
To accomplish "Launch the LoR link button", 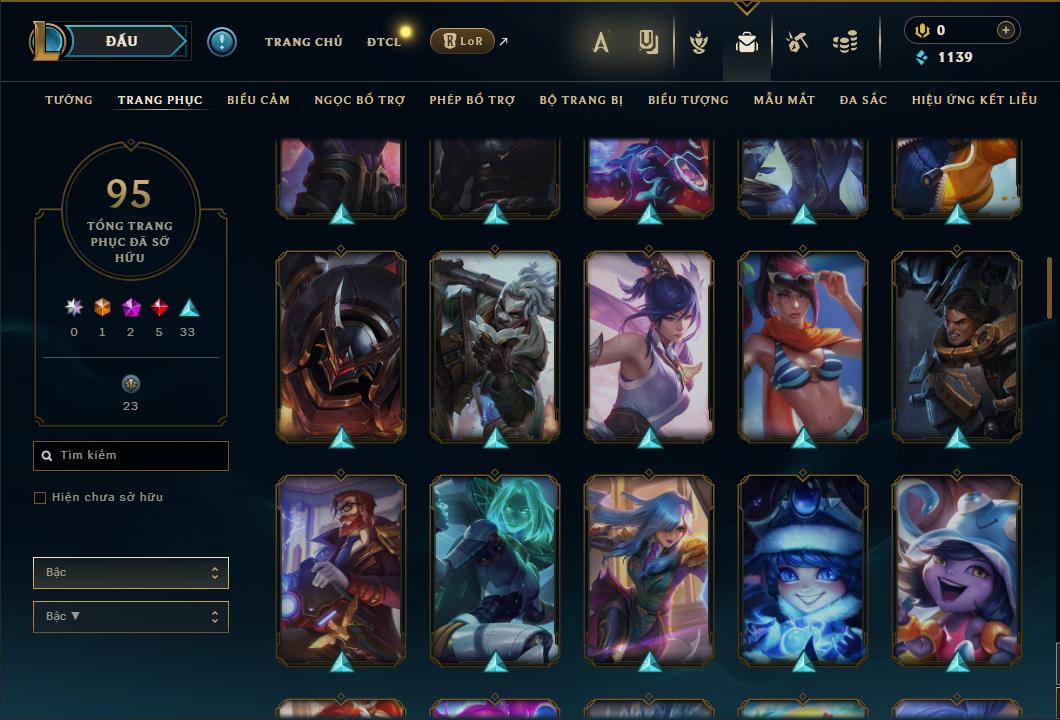I will coord(461,41).
